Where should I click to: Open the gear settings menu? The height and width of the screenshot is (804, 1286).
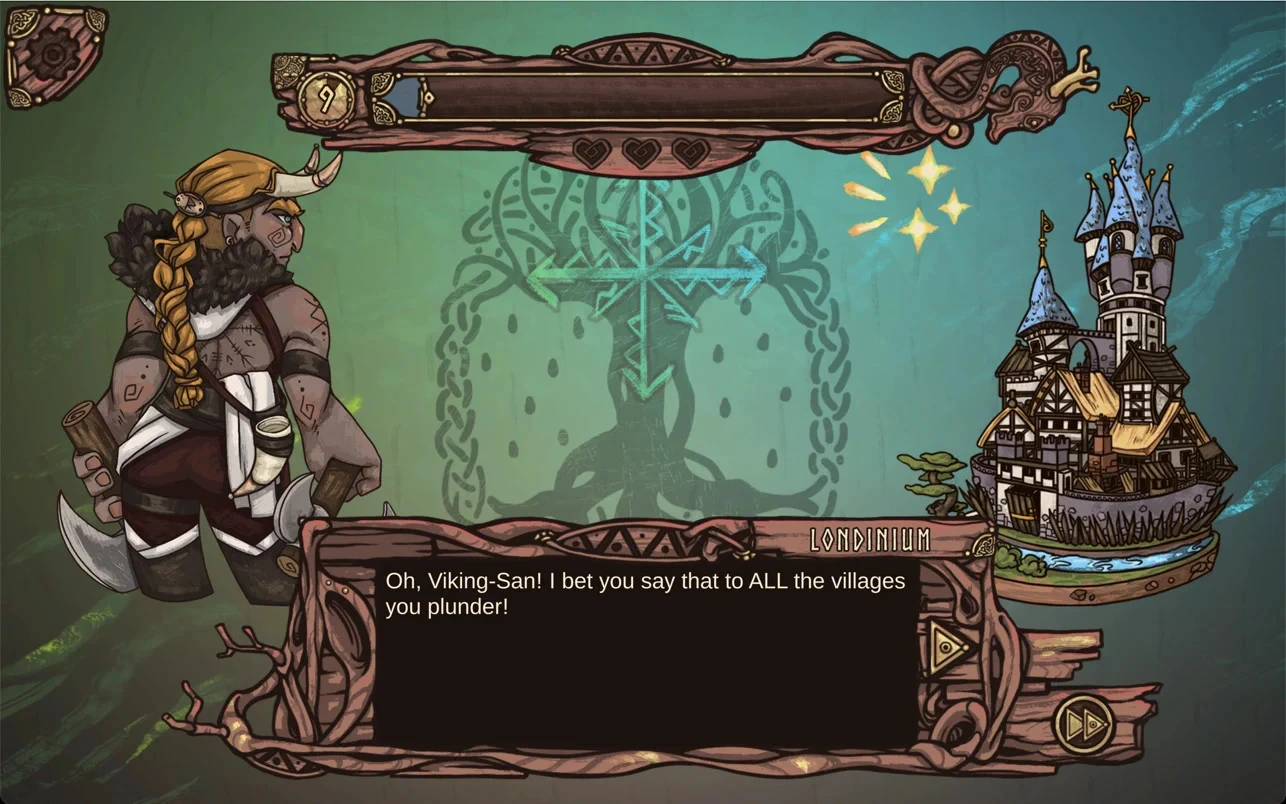(x=52, y=54)
